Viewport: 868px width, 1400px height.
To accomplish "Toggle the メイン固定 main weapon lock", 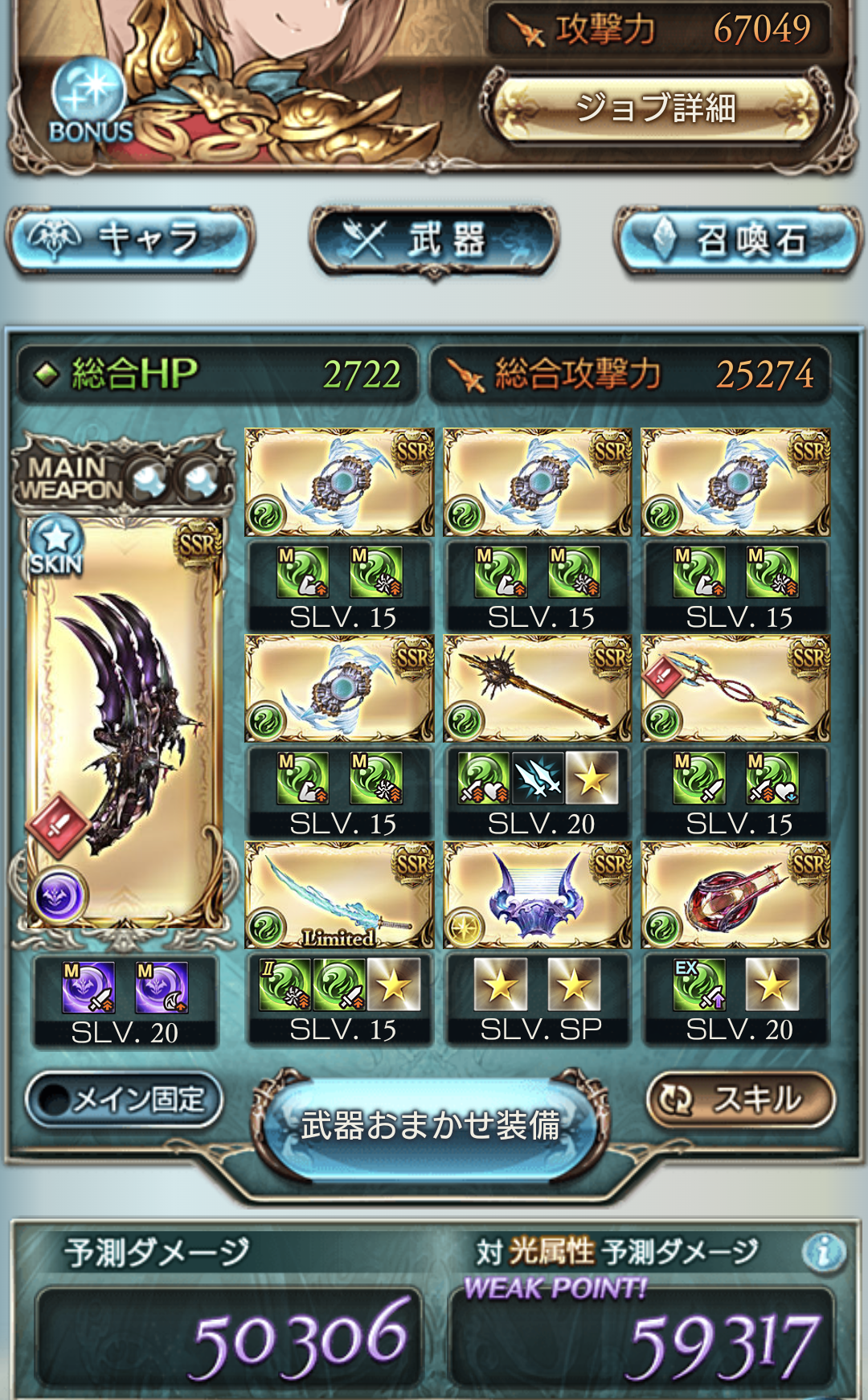I will point(124,1099).
